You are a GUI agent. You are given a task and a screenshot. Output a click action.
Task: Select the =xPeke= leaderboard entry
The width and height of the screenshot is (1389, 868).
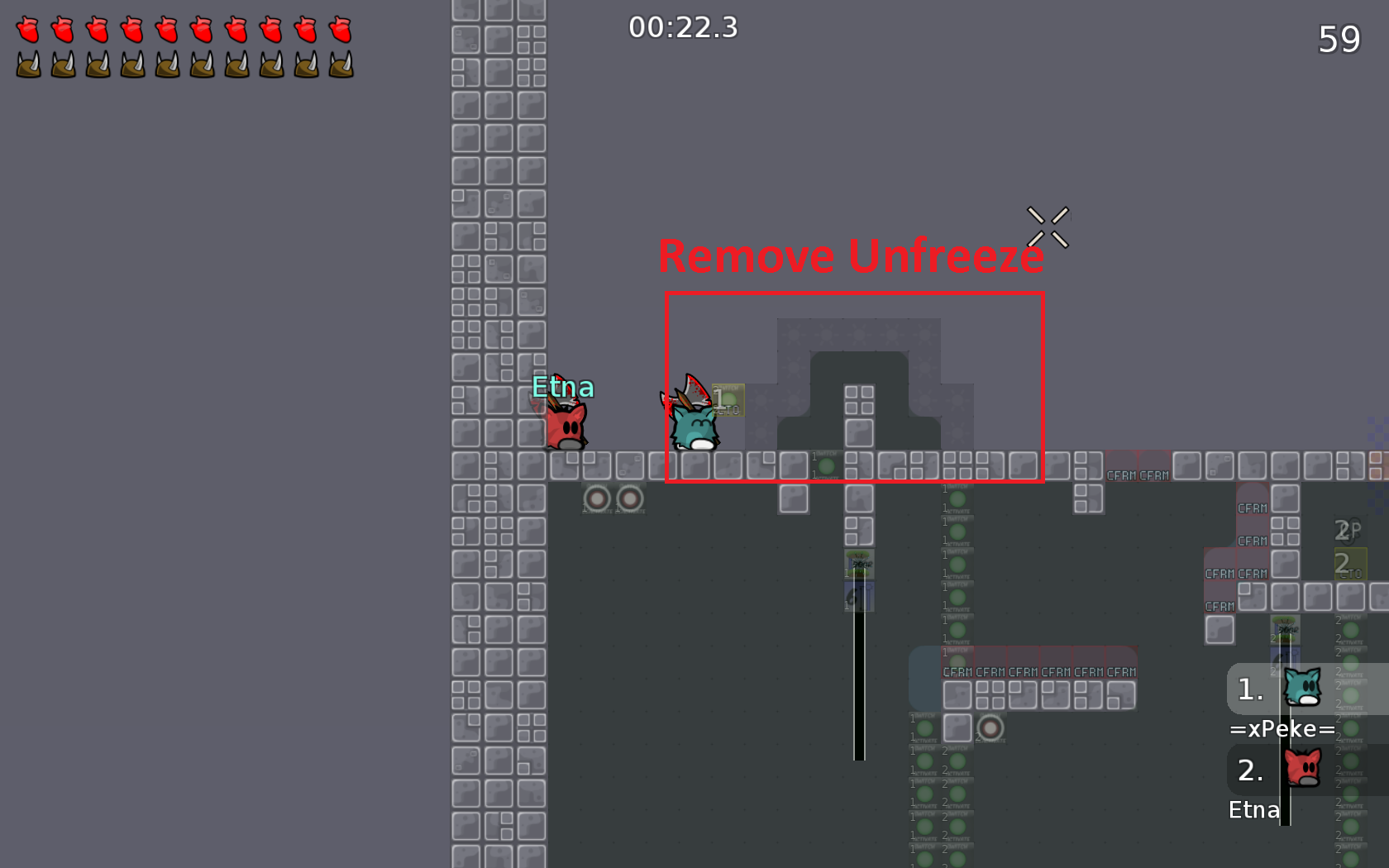[1280, 728]
